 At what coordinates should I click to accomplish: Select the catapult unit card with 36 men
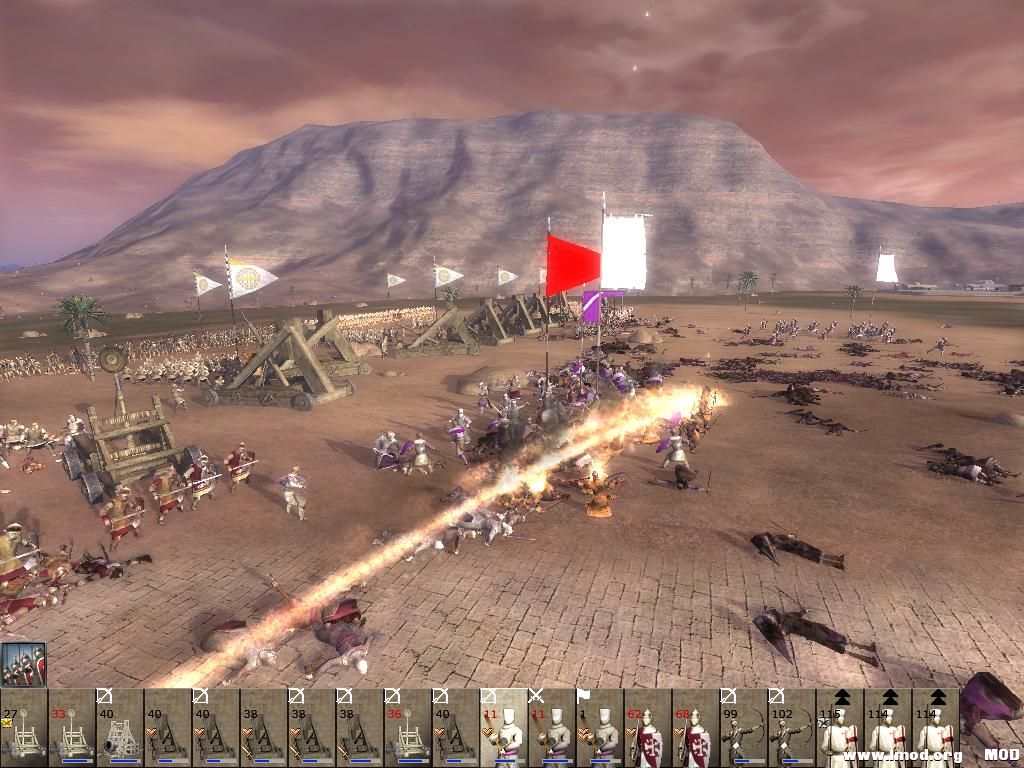(x=407, y=729)
